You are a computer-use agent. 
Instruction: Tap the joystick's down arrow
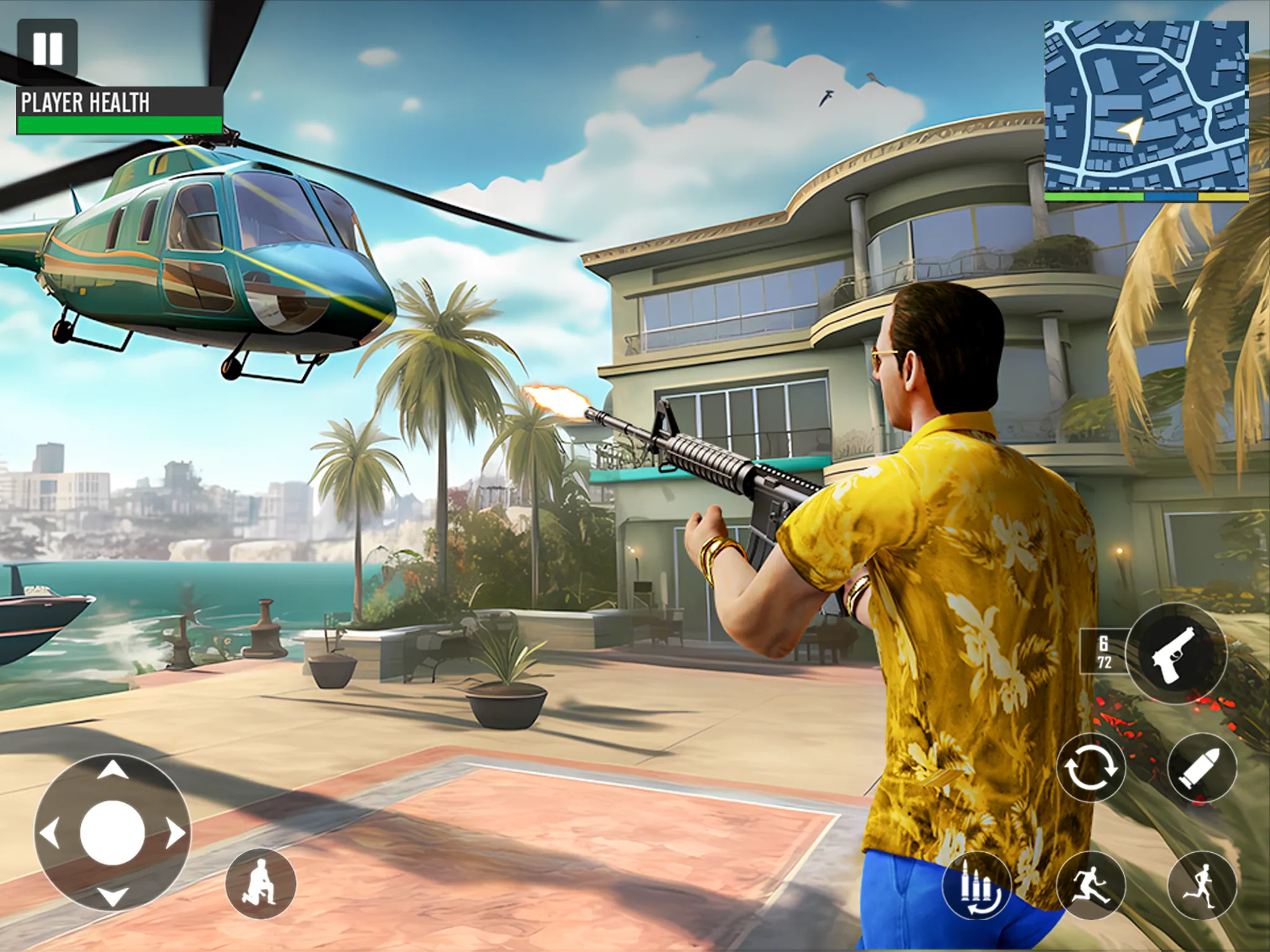coord(113,896)
